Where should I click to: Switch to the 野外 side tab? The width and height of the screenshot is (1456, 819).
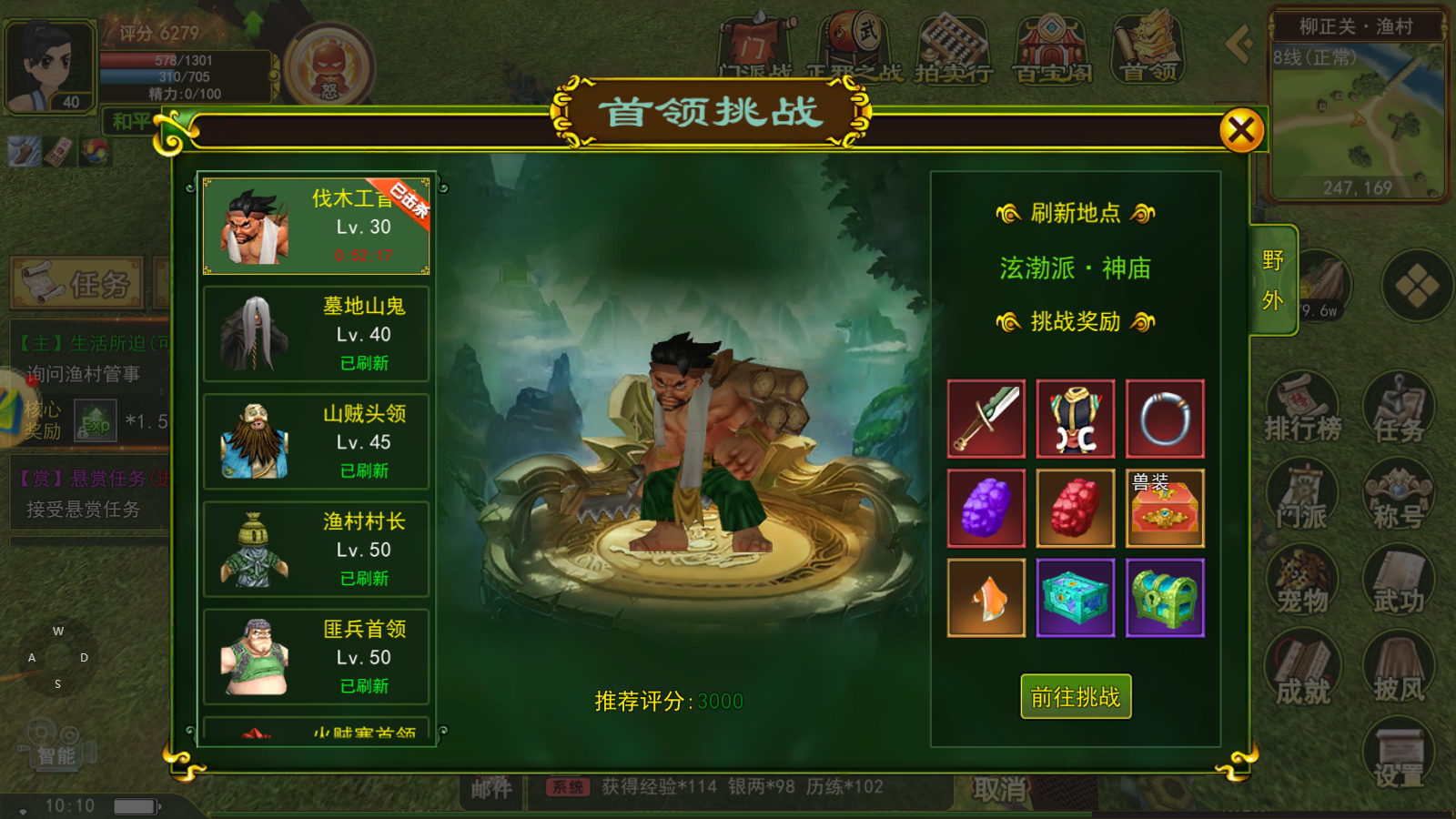[1273, 280]
